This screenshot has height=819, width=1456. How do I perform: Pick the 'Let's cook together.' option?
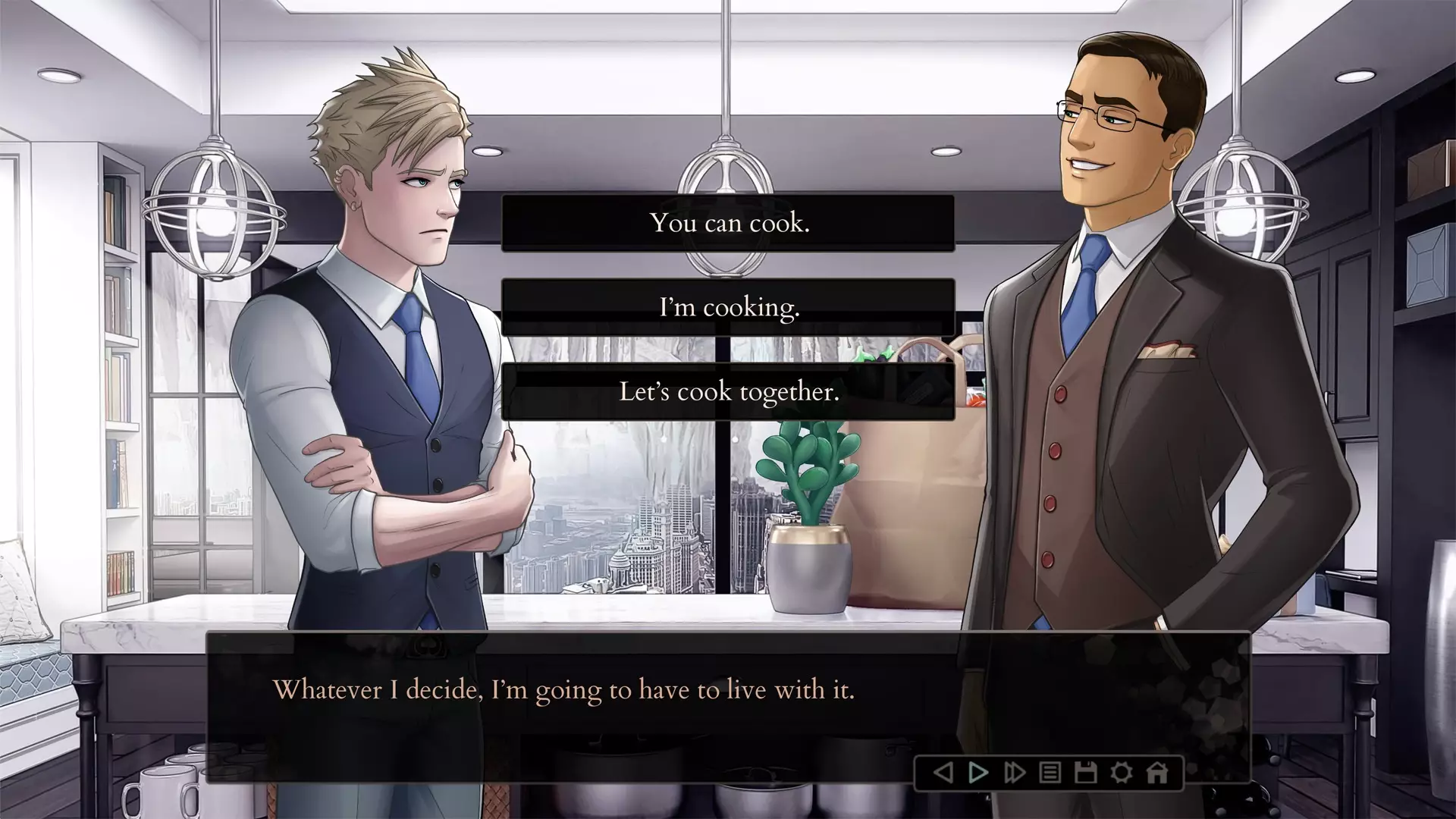pyautogui.click(x=728, y=391)
